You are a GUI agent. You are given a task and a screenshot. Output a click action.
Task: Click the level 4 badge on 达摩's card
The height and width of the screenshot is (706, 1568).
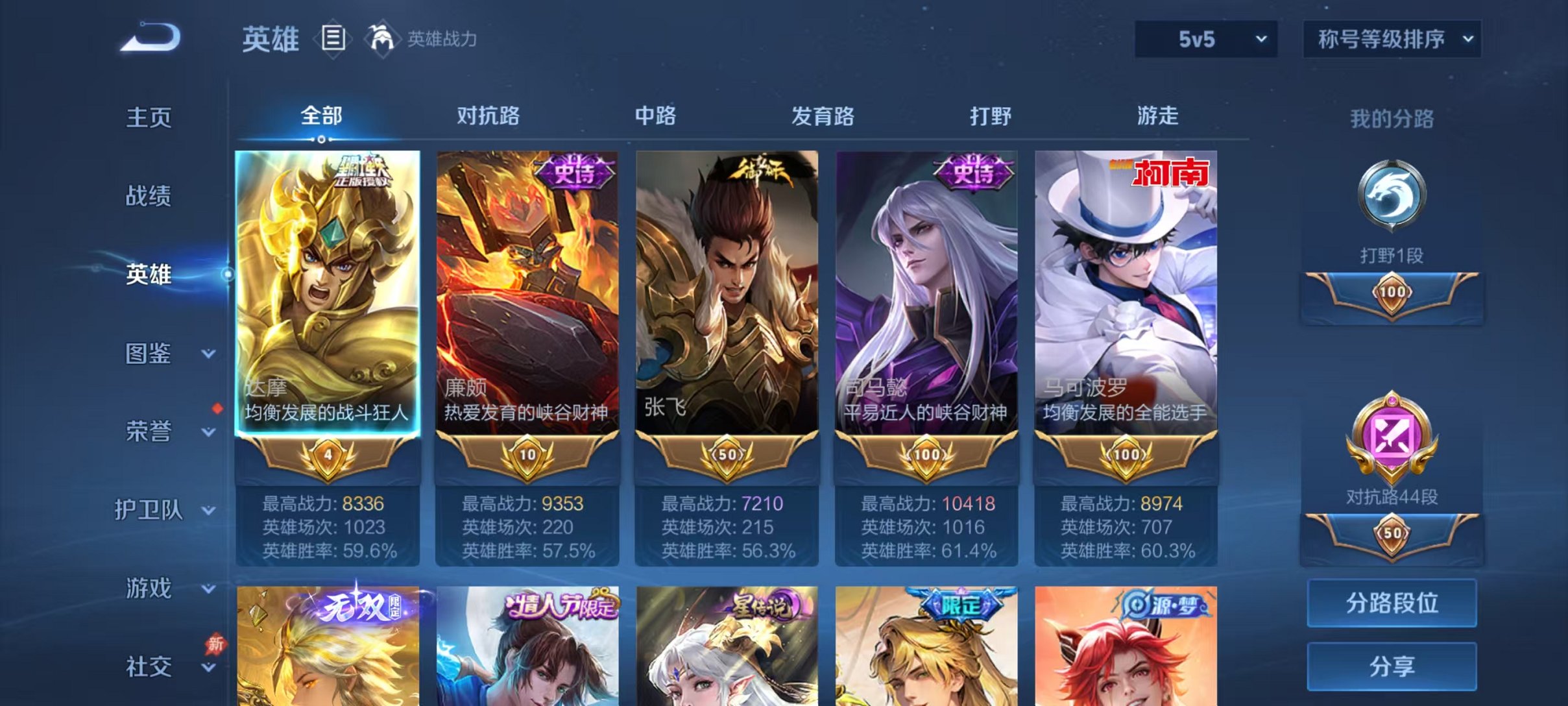coord(326,456)
